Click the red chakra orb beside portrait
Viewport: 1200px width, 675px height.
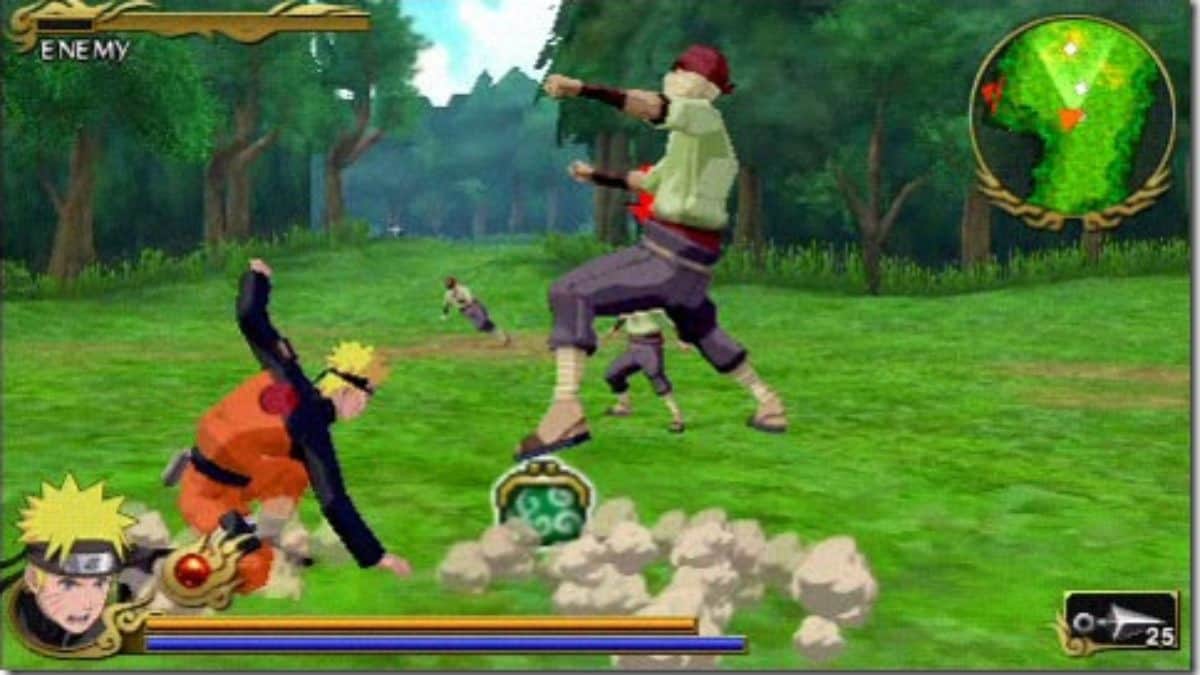click(x=193, y=571)
